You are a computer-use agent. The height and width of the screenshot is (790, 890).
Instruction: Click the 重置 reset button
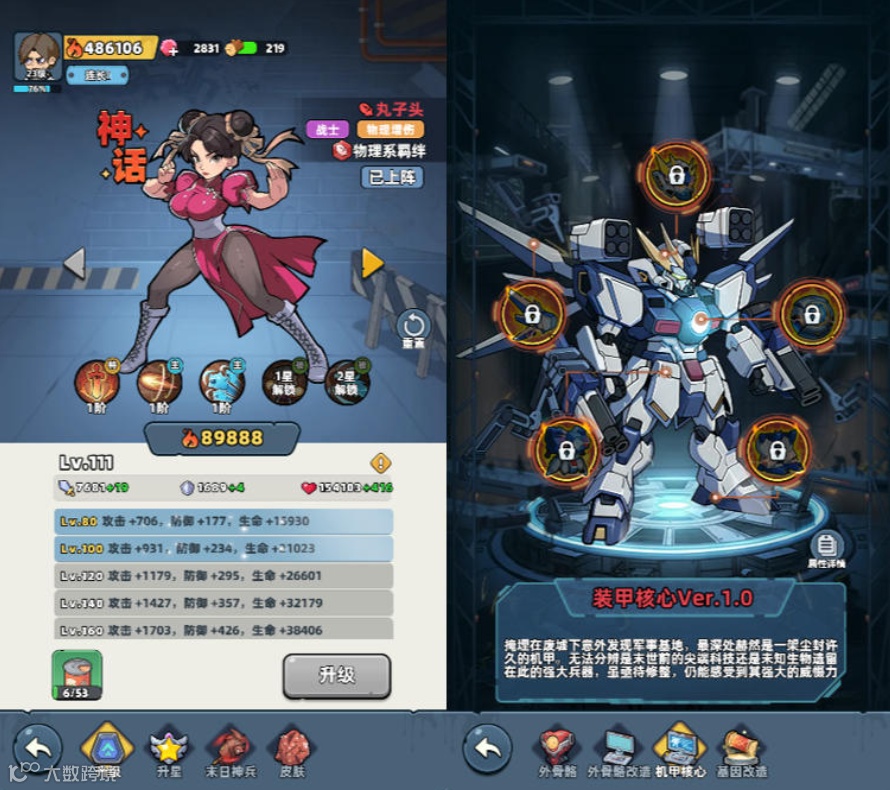(413, 328)
